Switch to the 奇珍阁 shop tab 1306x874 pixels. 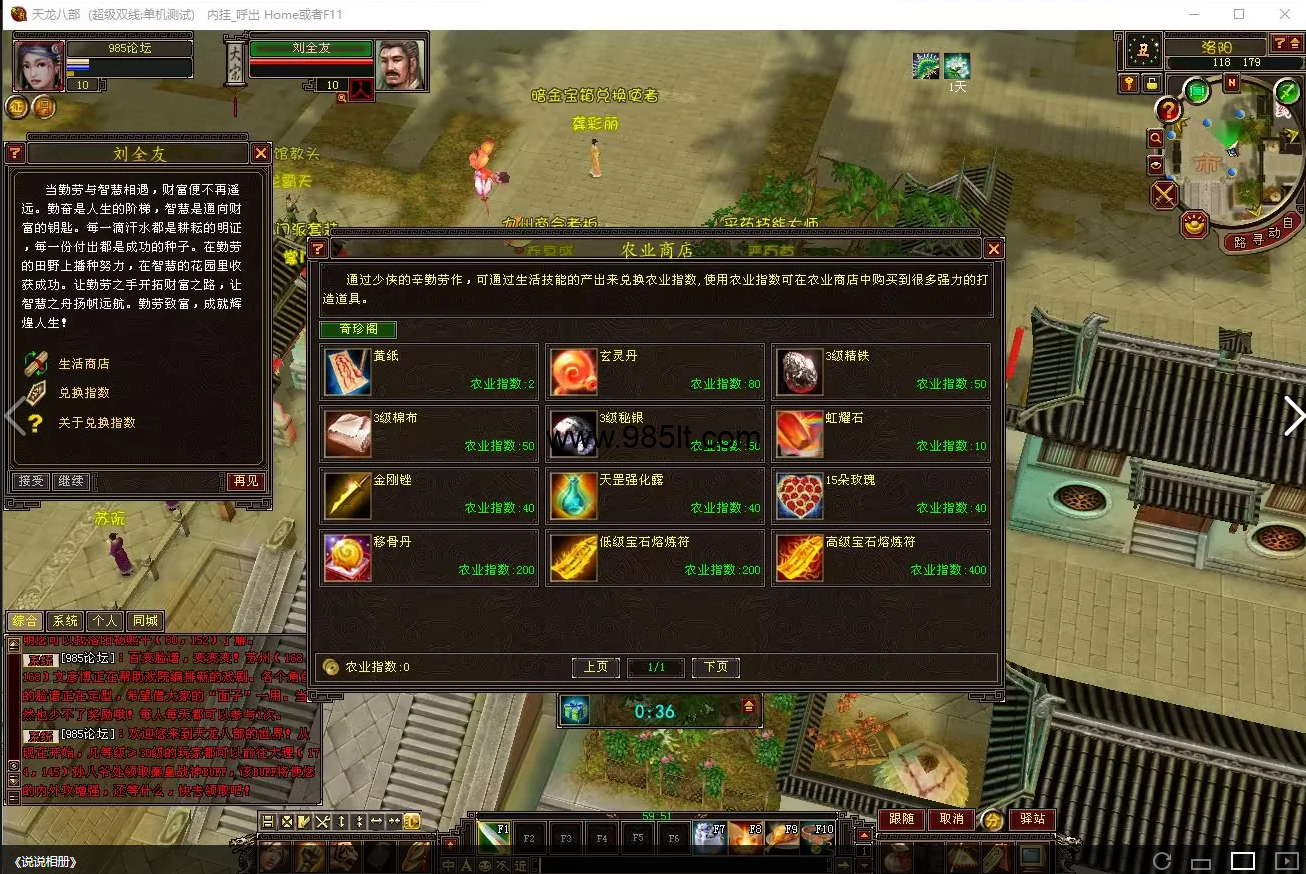(358, 329)
